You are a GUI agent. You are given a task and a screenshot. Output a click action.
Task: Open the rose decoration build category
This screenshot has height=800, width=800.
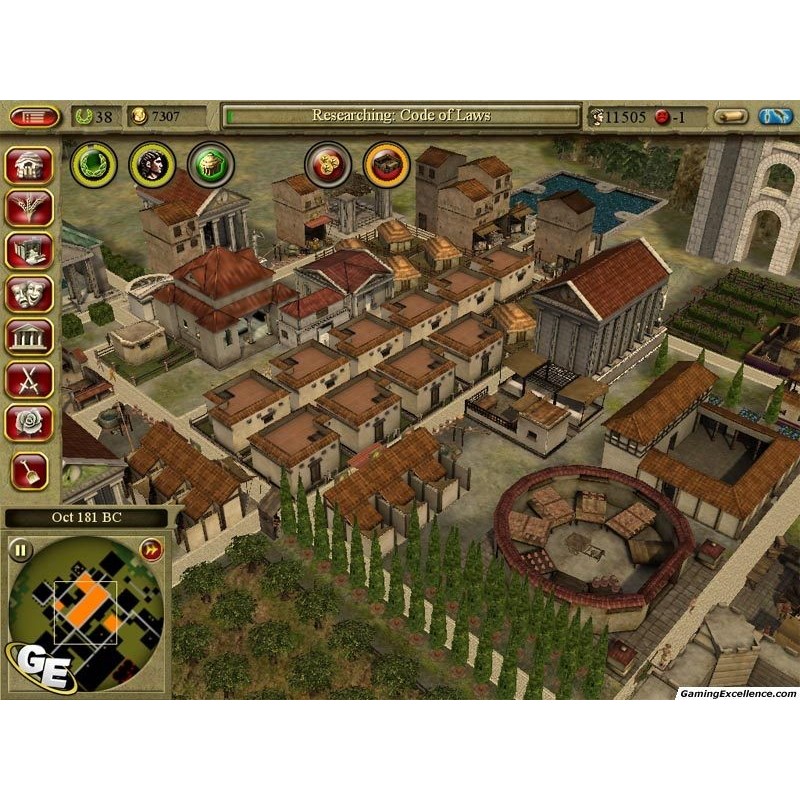[x=29, y=423]
